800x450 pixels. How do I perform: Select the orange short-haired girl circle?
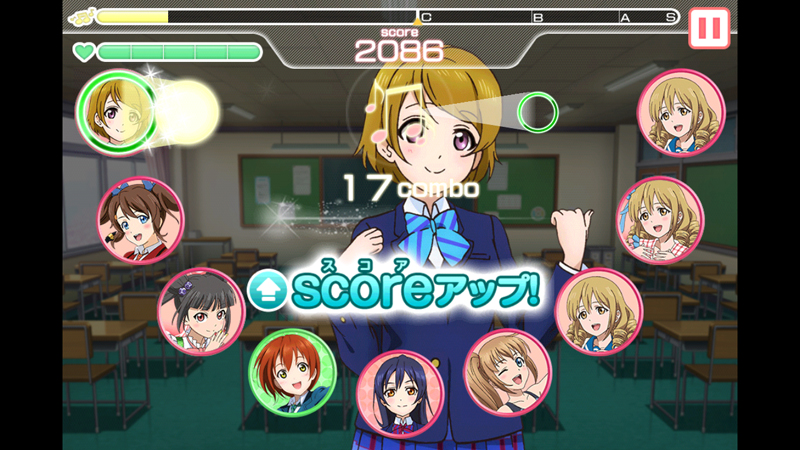pyautogui.click(x=291, y=372)
